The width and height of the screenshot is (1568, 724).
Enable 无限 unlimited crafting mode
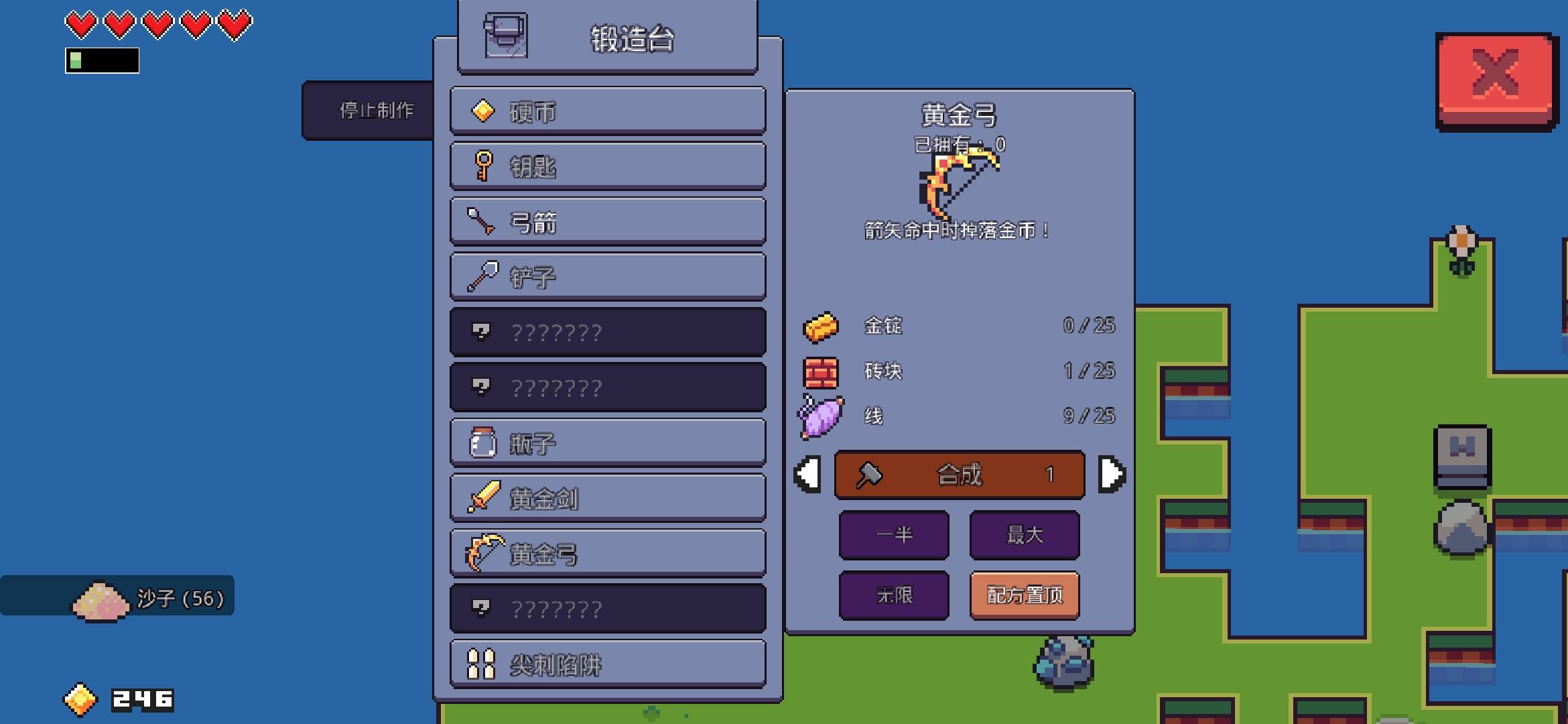click(x=894, y=595)
